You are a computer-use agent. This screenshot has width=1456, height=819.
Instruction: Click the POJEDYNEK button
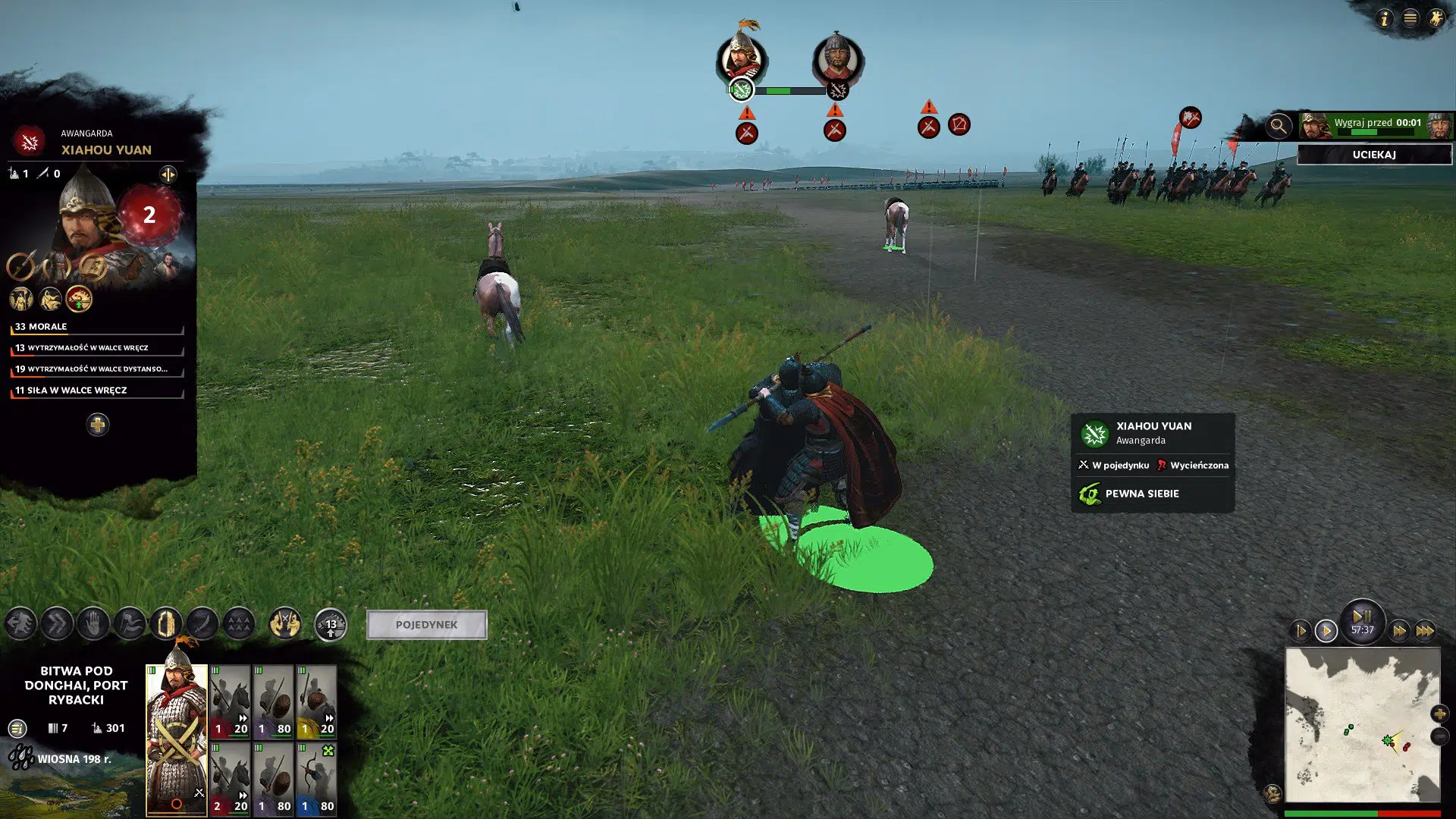(x=426, y=624)
